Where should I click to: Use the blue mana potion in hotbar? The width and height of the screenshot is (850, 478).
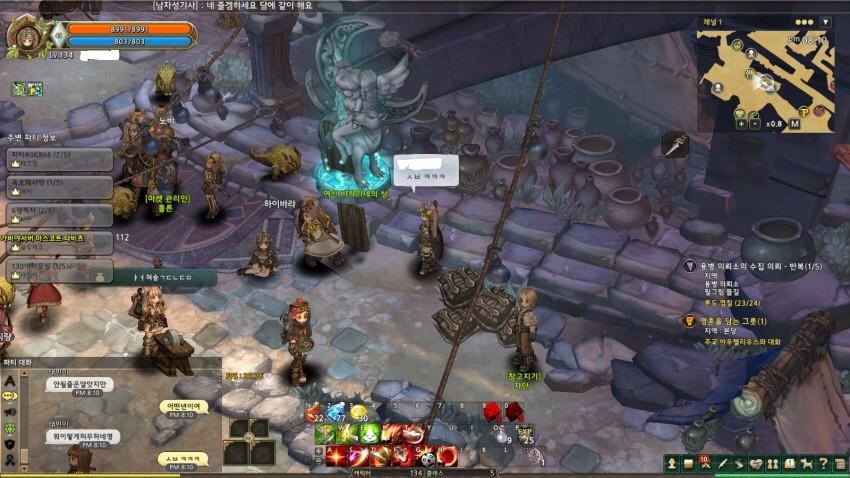click(x=338, y=412)
